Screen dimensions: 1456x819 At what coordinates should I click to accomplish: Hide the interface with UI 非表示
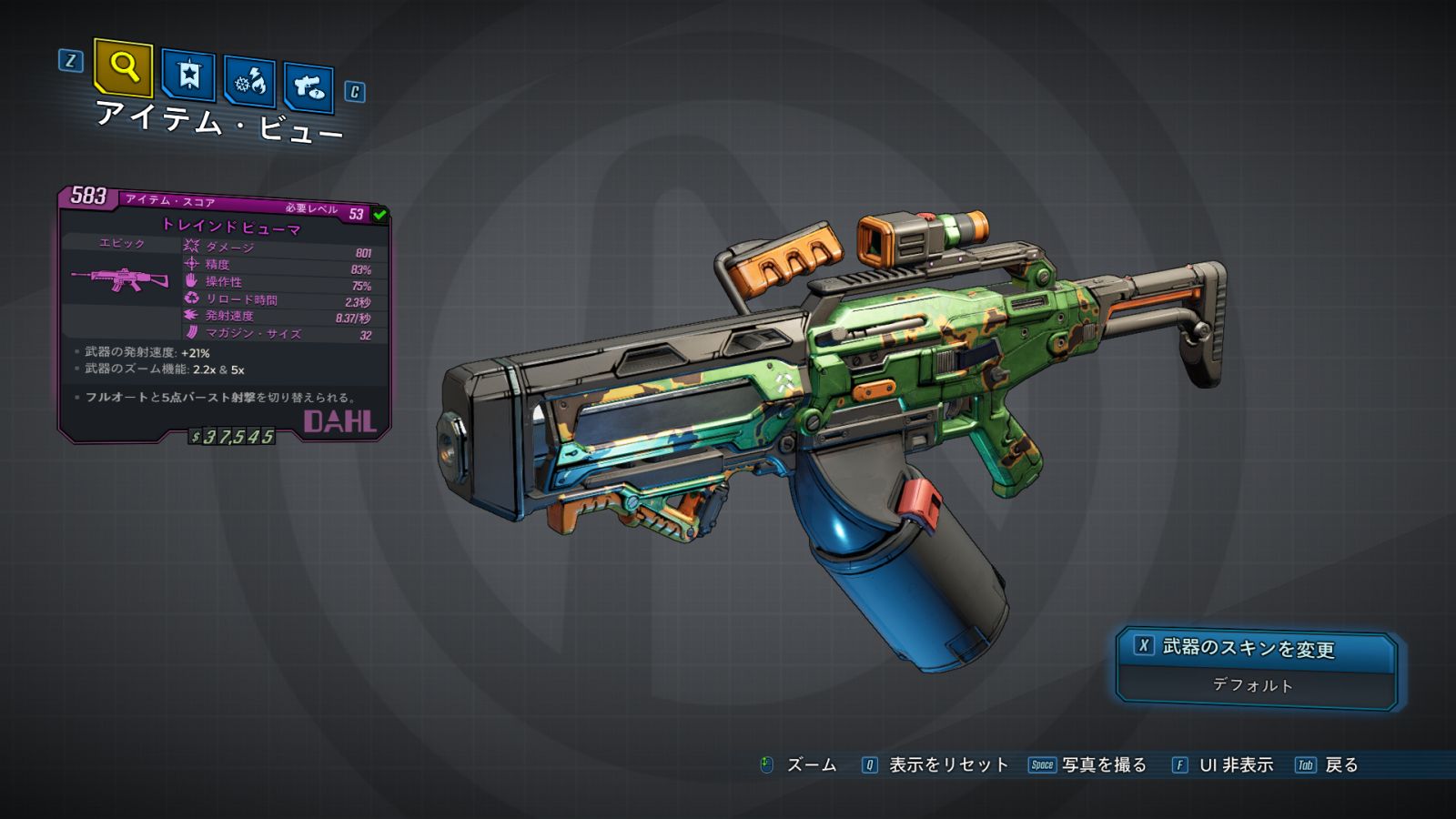[x=1235, y=765]
